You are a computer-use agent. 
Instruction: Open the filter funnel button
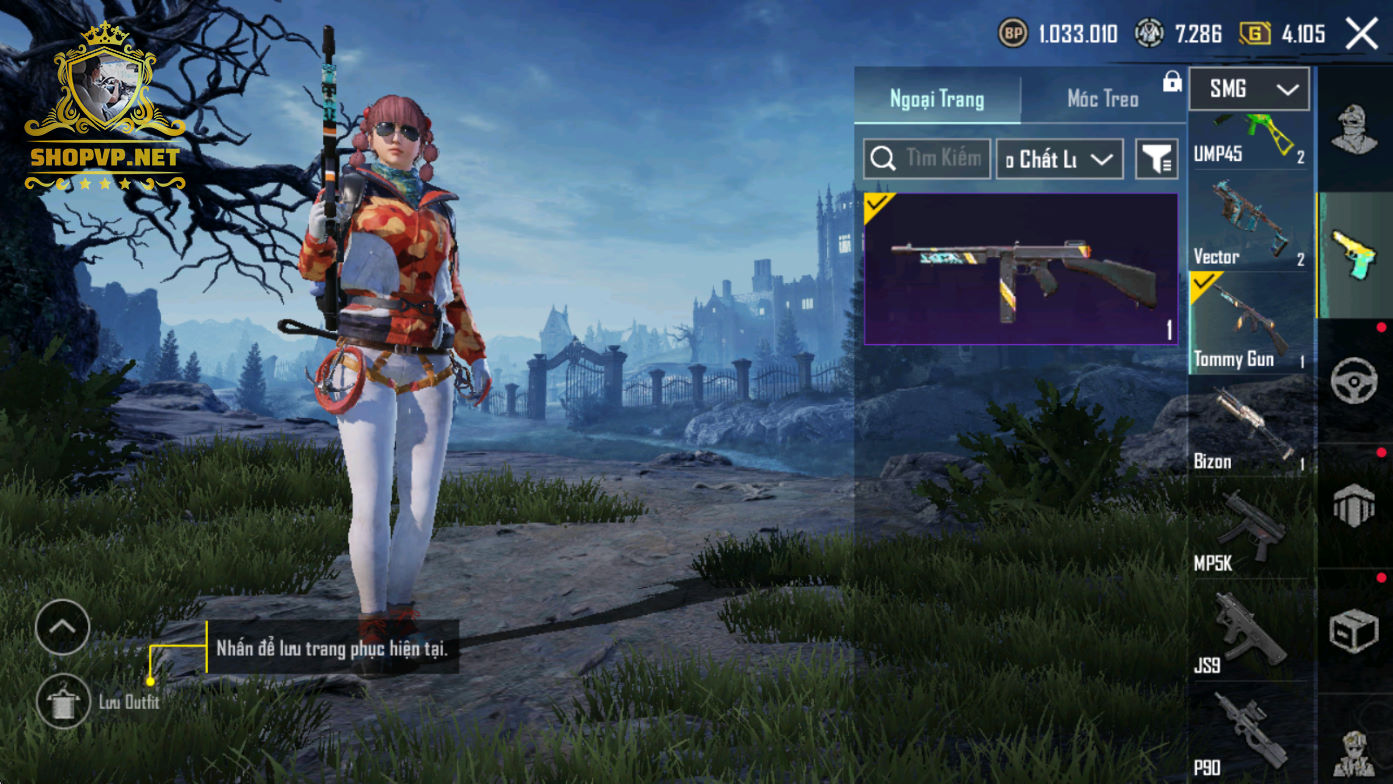pos(1157,159)
